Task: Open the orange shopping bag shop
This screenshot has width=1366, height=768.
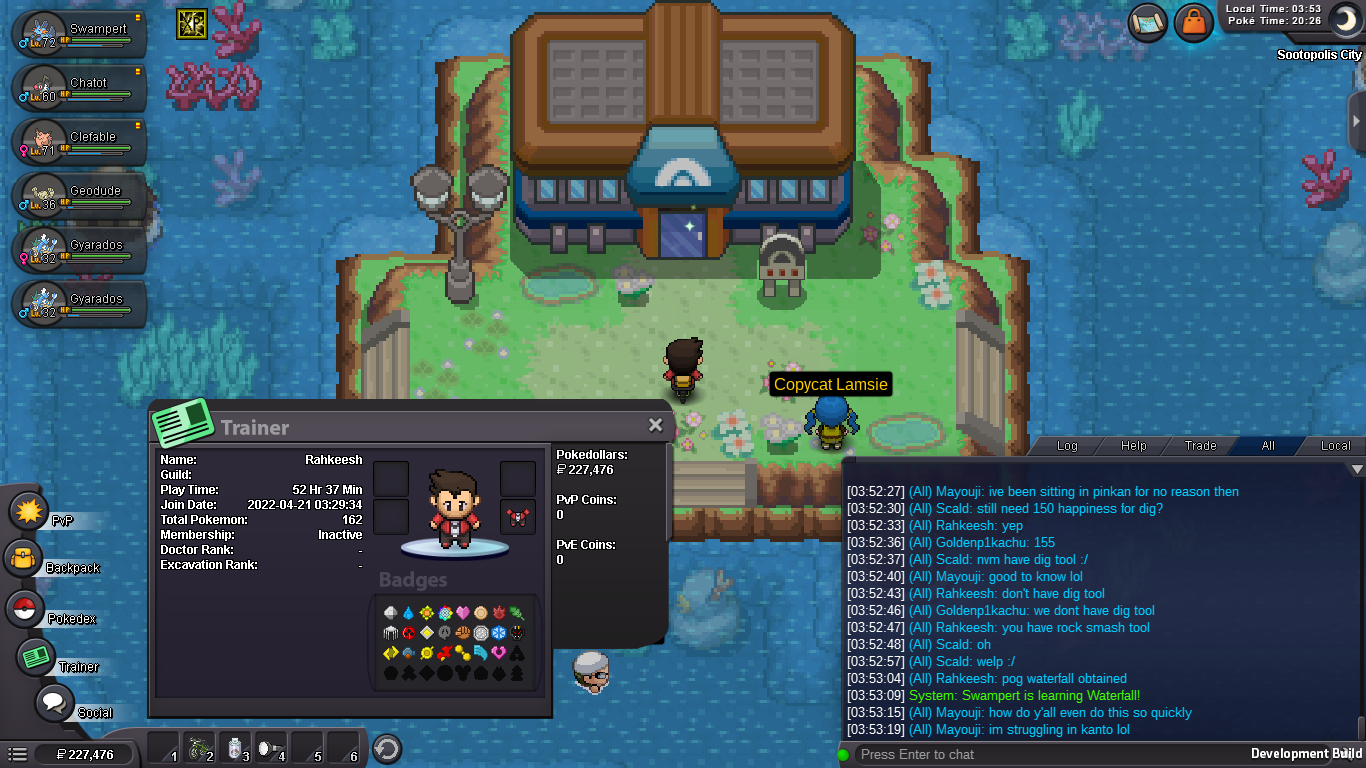Action: [x=1194, y=22]
